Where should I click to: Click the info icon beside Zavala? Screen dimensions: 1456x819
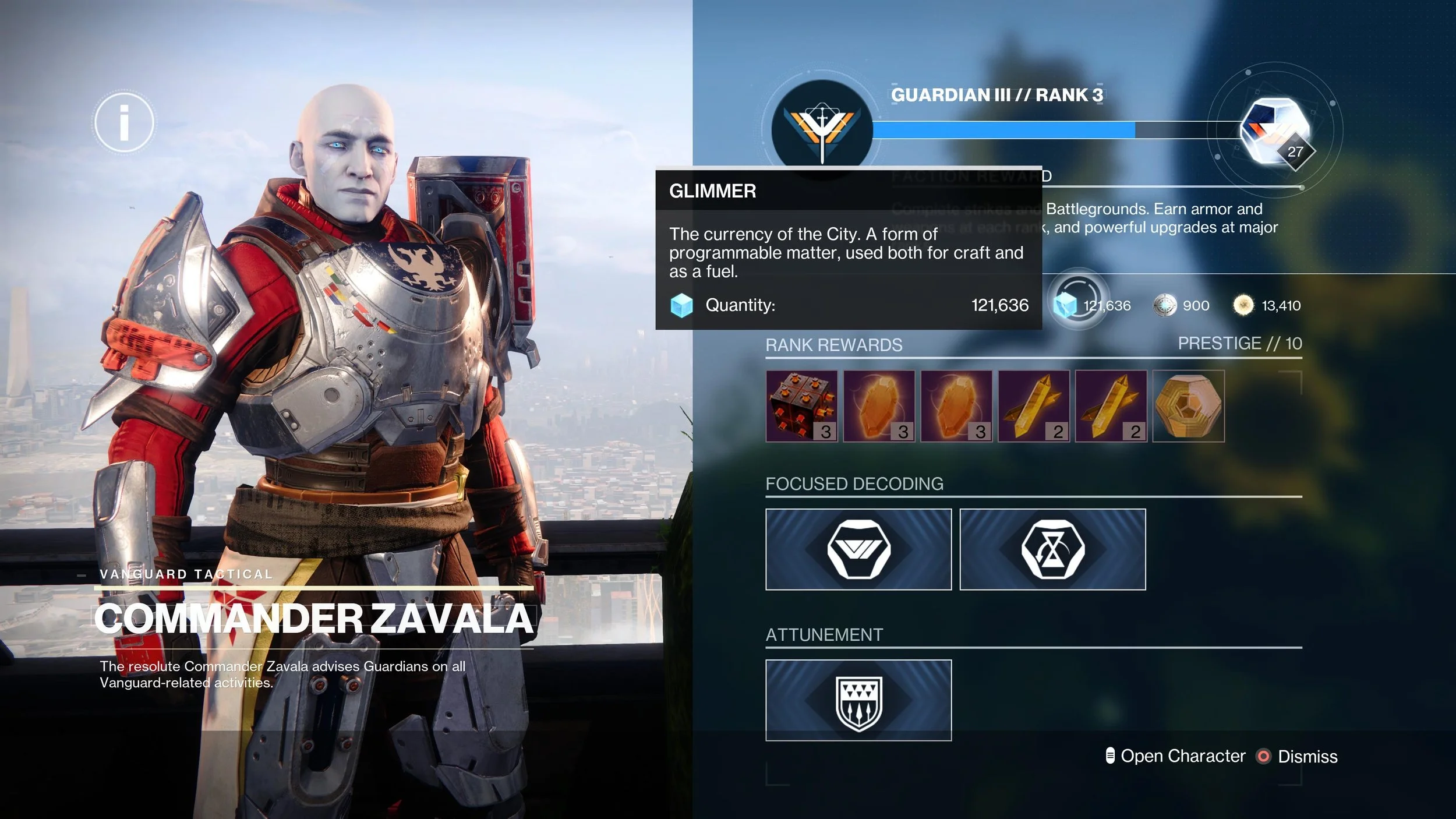[x=124, y=122]
